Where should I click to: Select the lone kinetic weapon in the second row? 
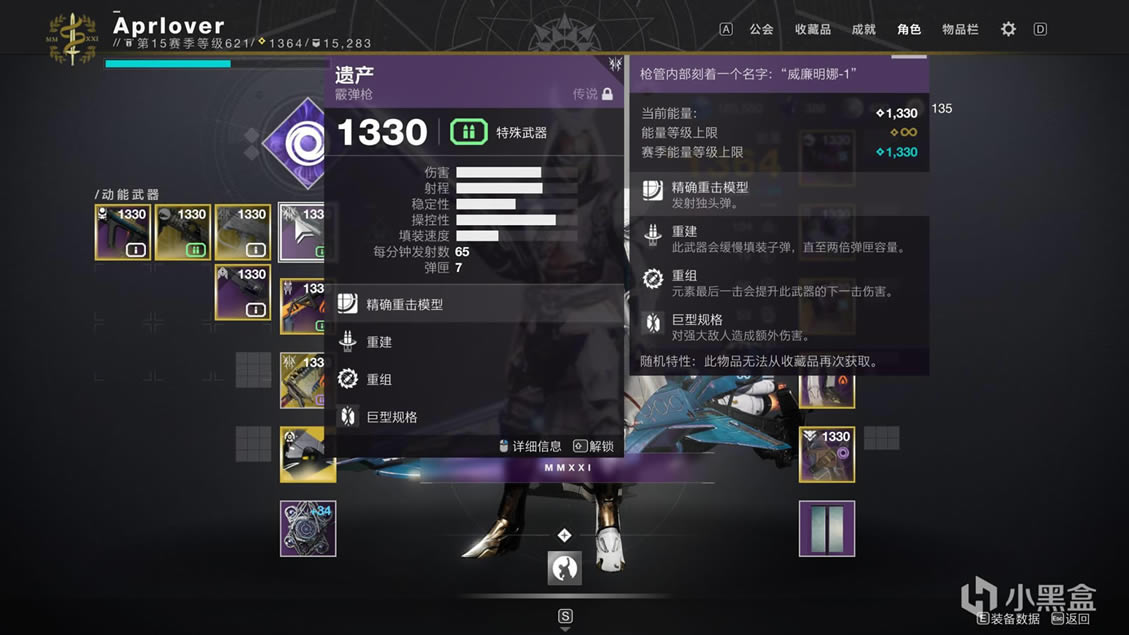243,292
